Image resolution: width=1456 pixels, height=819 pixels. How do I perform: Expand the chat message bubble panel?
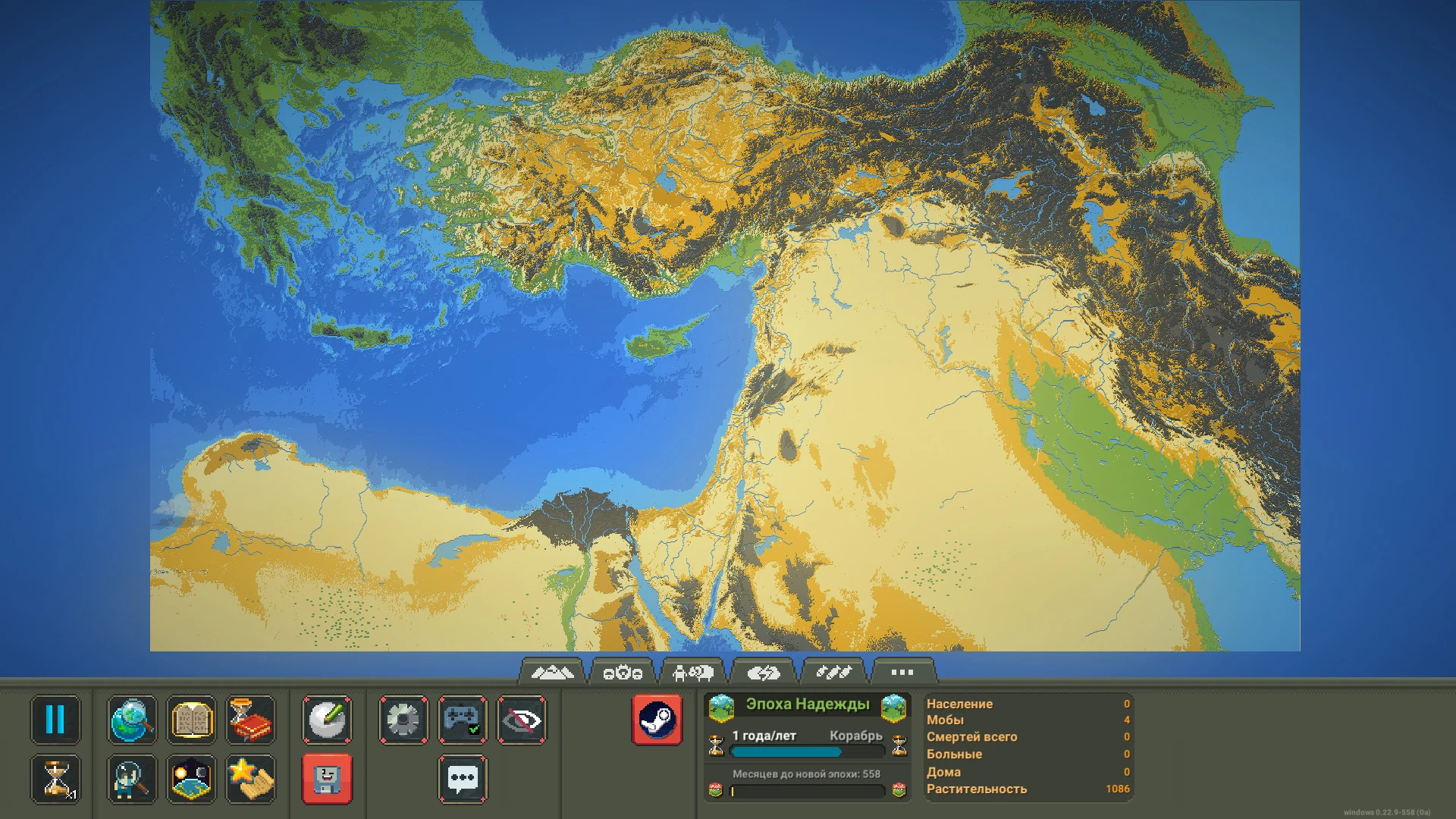[x=462, y=779]
